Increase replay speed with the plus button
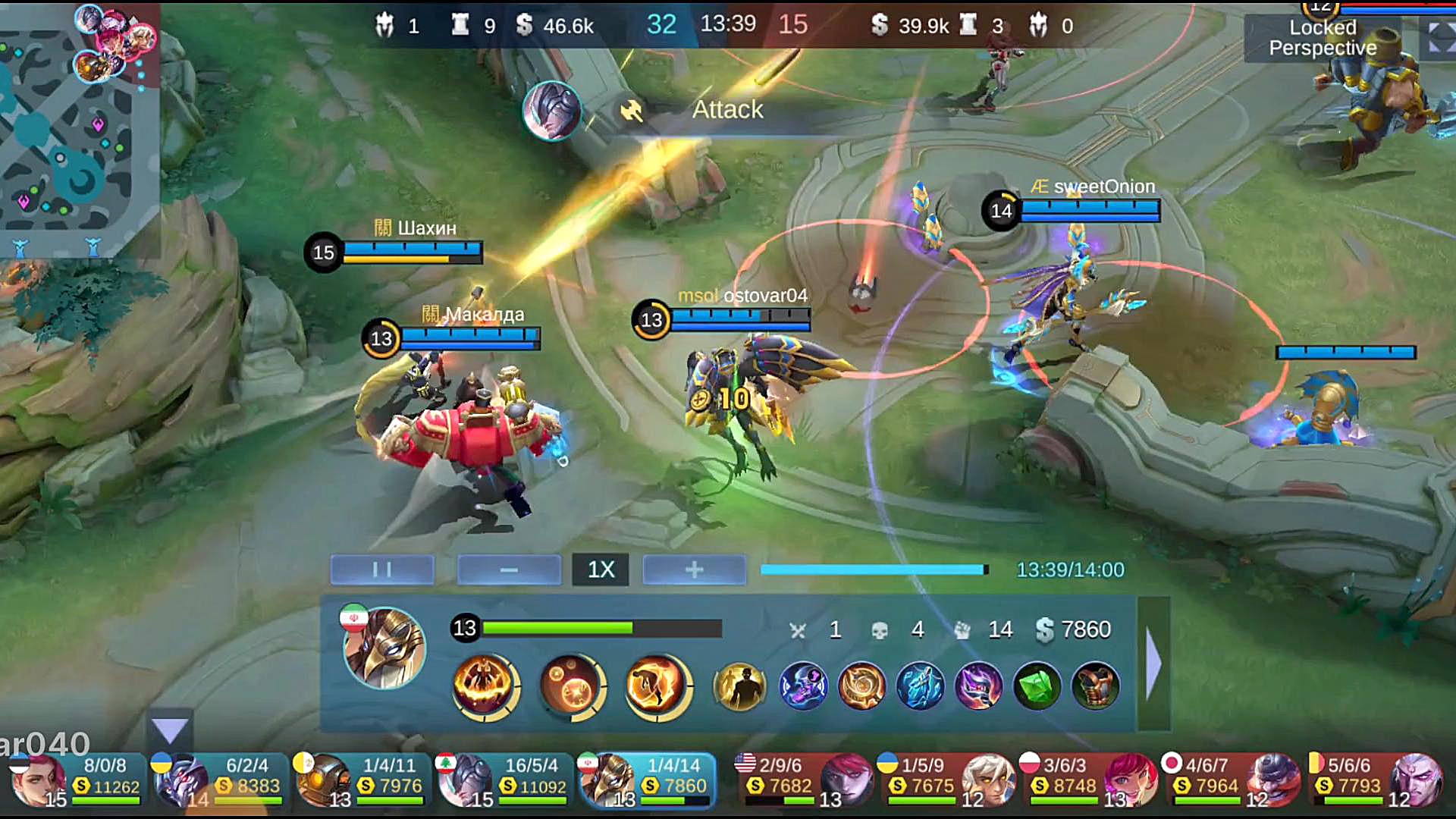This screenshot has width=1456, height=819. point(694,570)
